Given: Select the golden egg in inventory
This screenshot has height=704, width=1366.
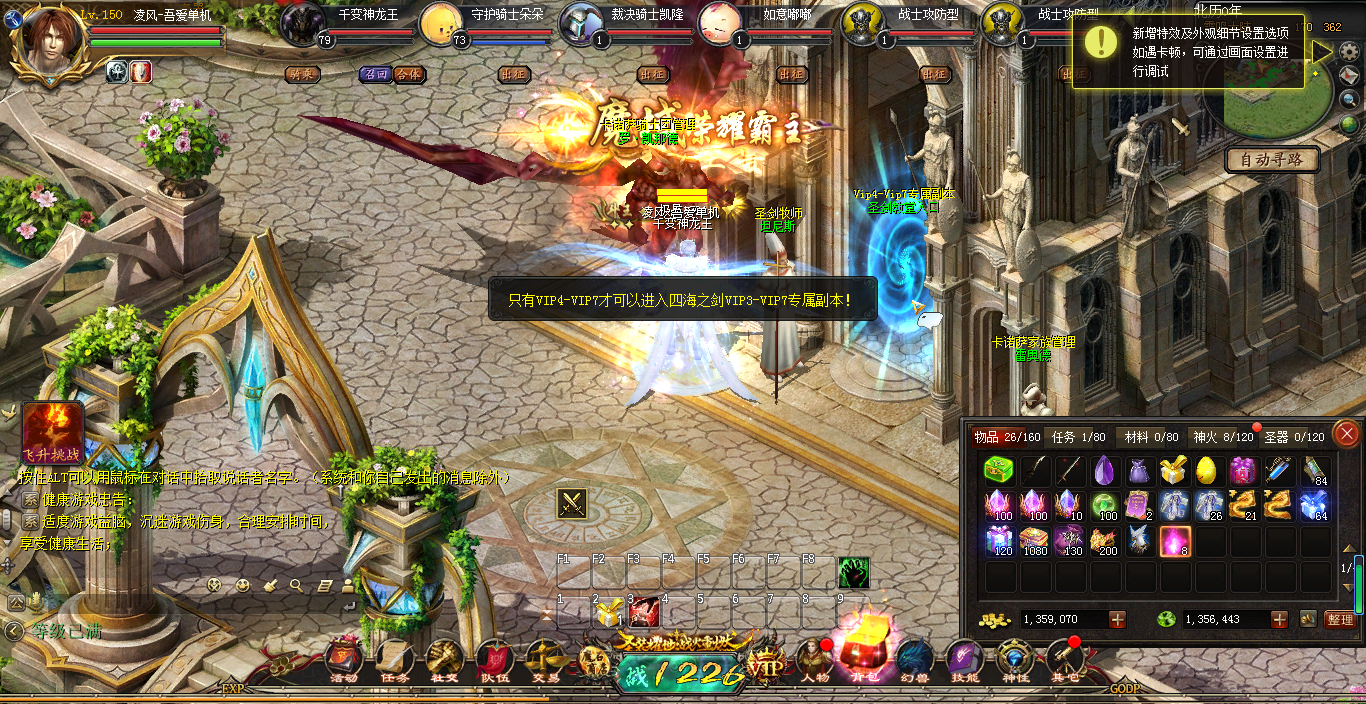Looking at the screenshot, I should click(1207, 470).
